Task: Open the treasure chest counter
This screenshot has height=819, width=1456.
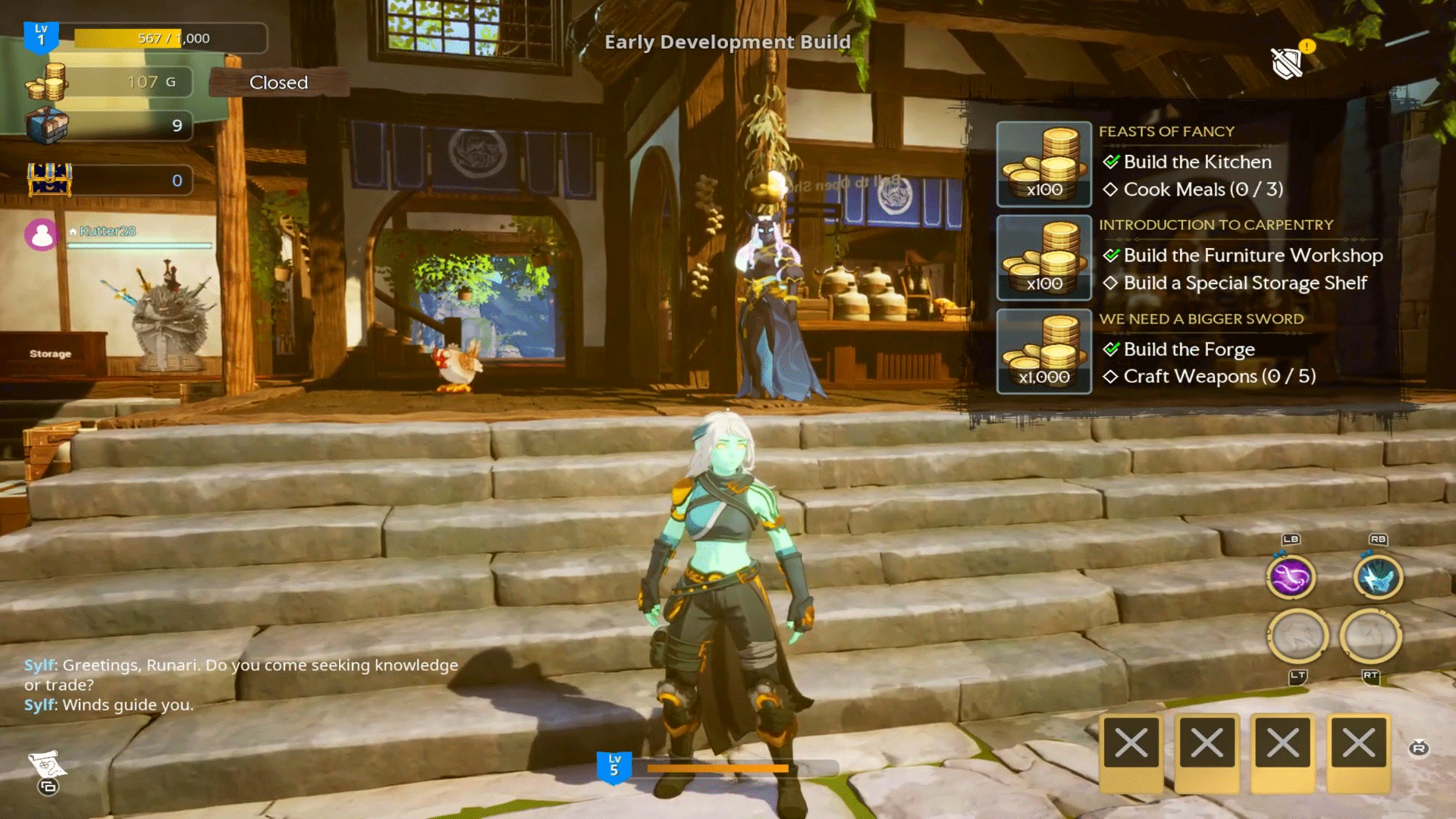Action: tap(49, 180)
